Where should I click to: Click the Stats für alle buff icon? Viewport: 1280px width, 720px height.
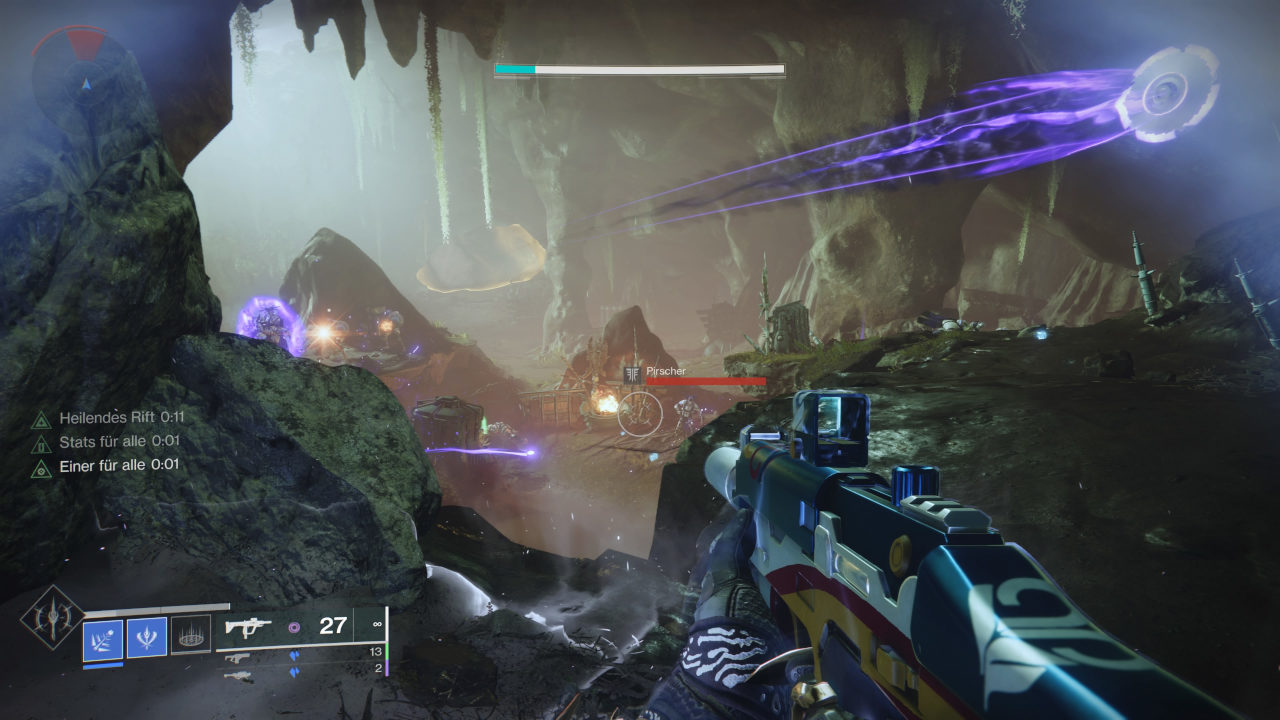41,442
